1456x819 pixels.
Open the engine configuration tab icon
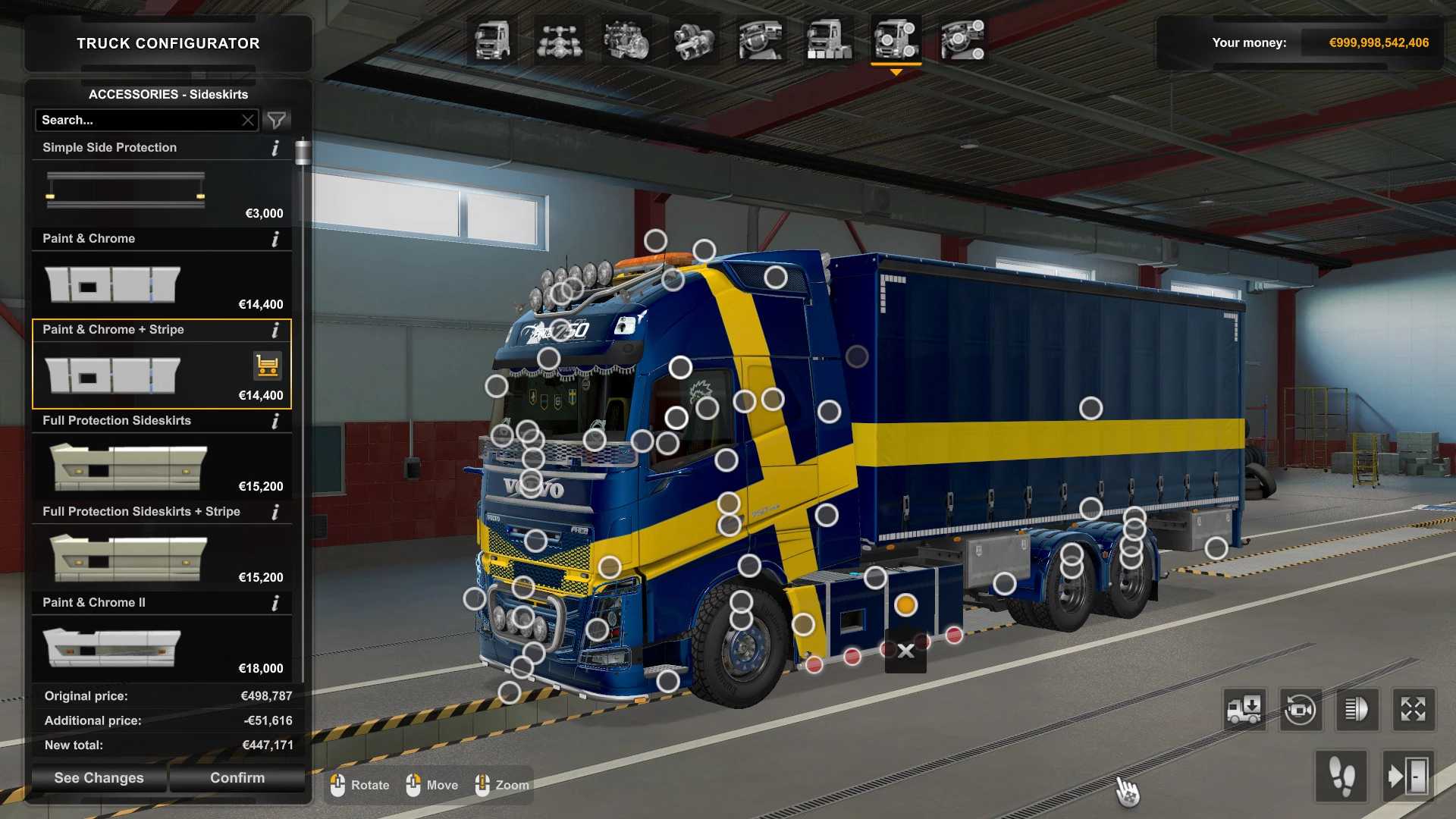tap(626, 43)
